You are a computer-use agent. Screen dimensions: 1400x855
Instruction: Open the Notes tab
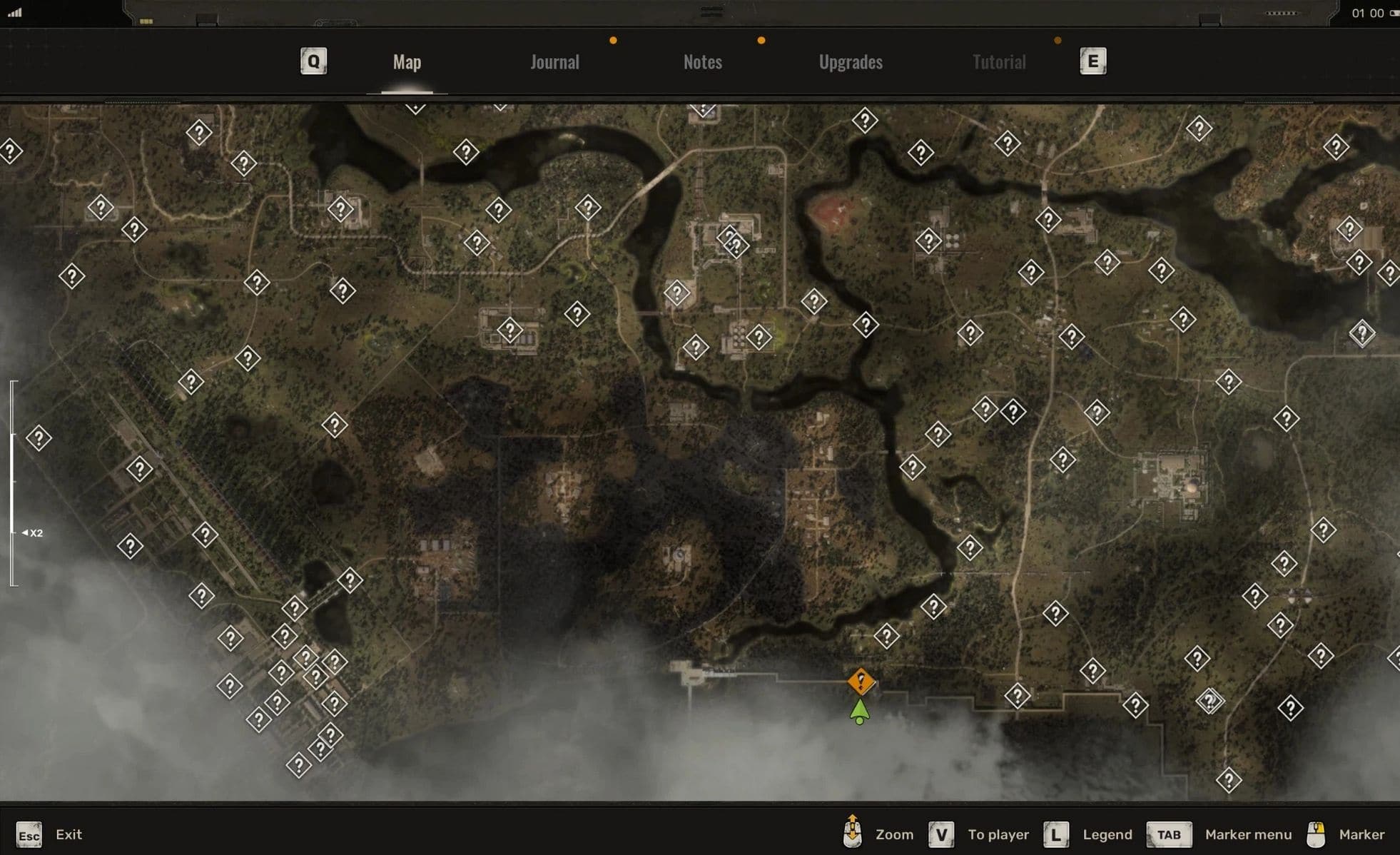point(703,62)
